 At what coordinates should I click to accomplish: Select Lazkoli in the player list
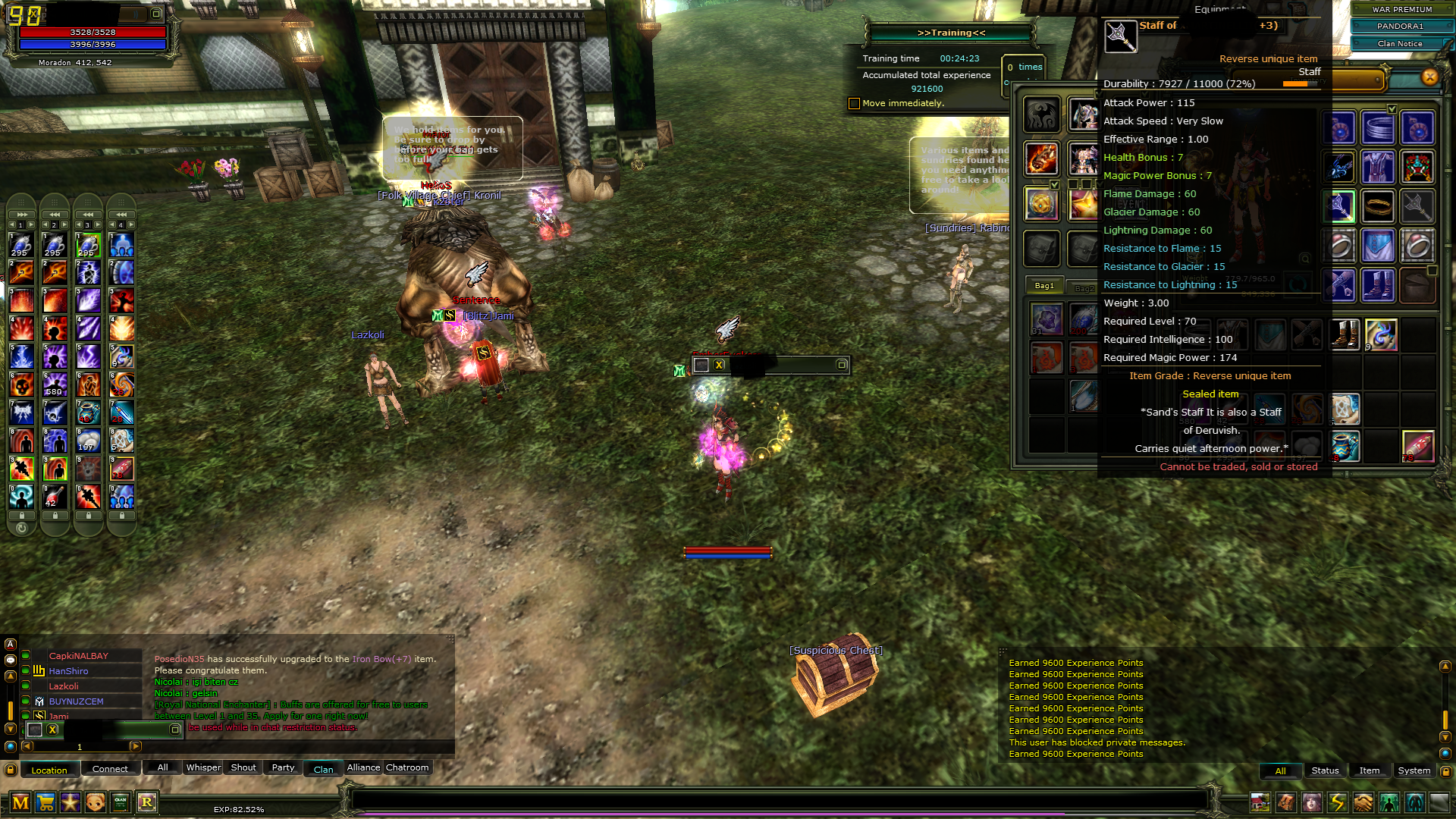click(64, 686)
